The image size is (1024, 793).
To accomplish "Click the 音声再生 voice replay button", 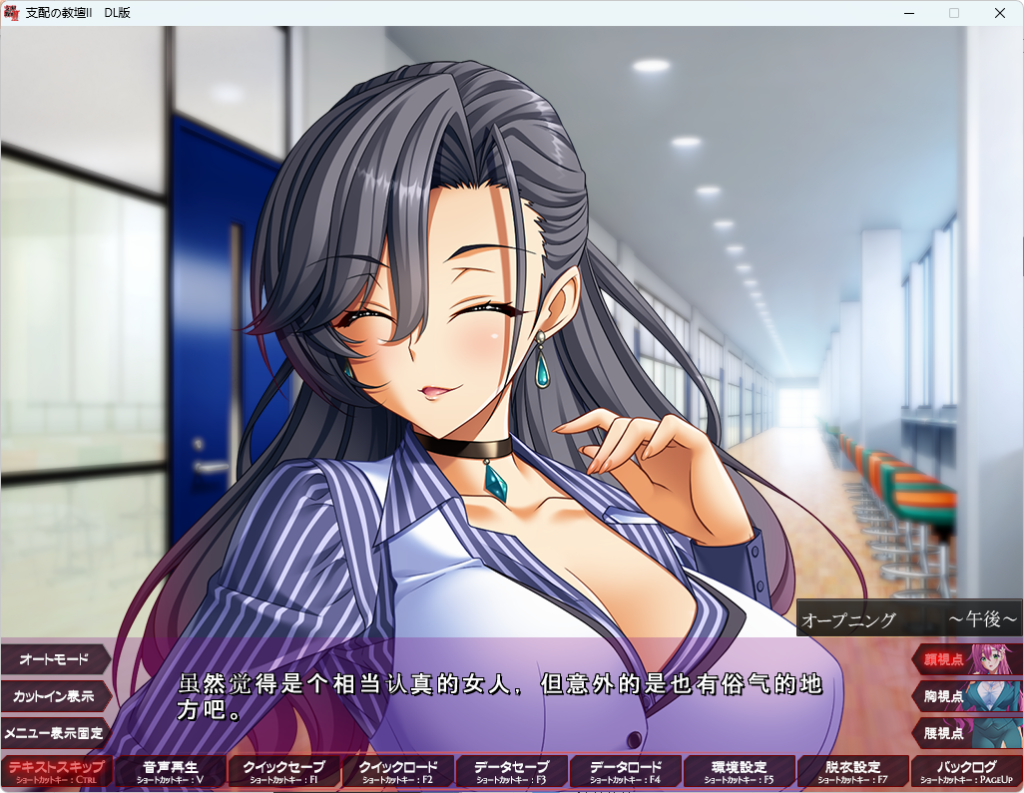I will coord(170,771).
